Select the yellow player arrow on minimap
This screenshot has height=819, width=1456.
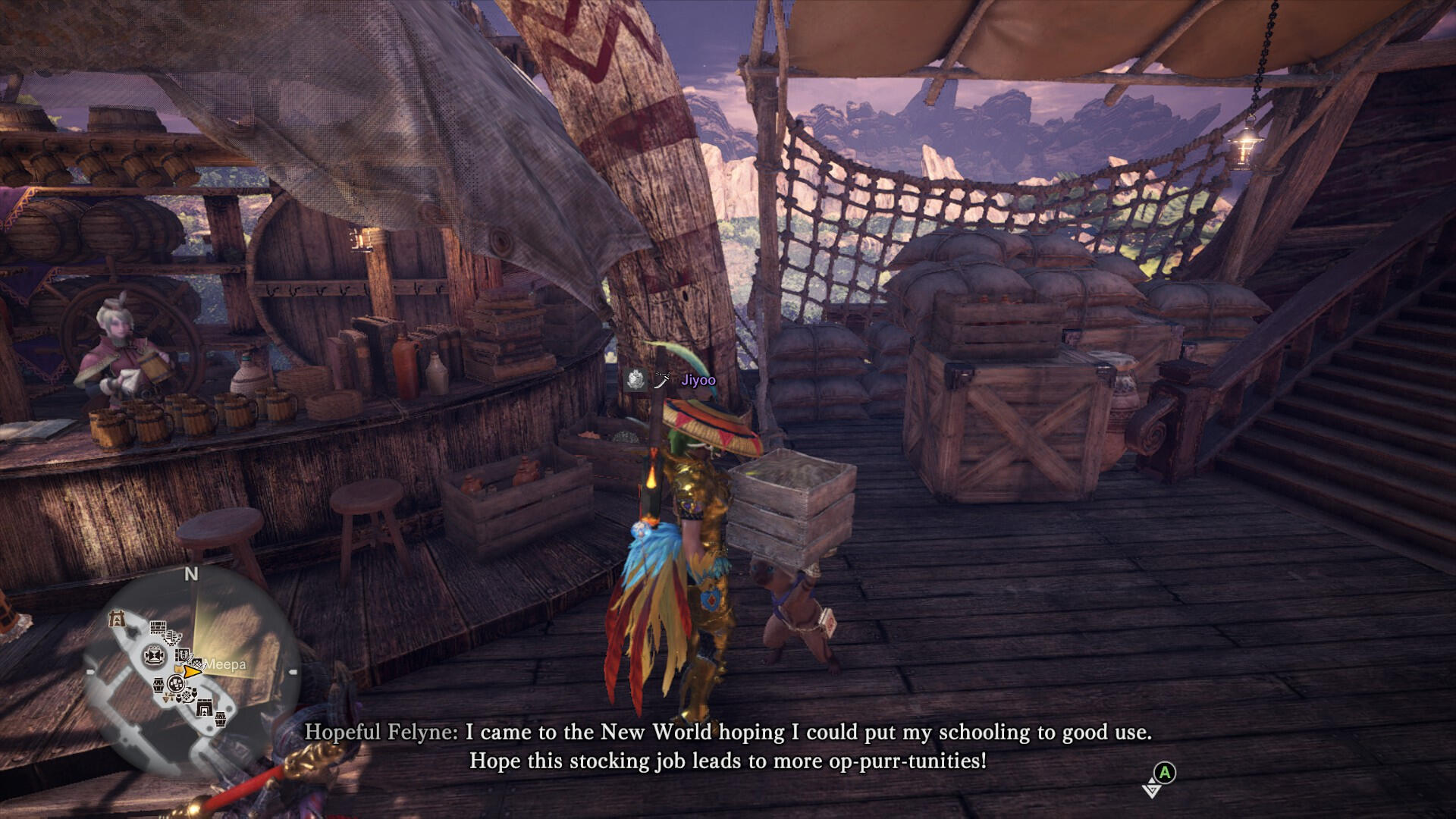coord(192,671)
